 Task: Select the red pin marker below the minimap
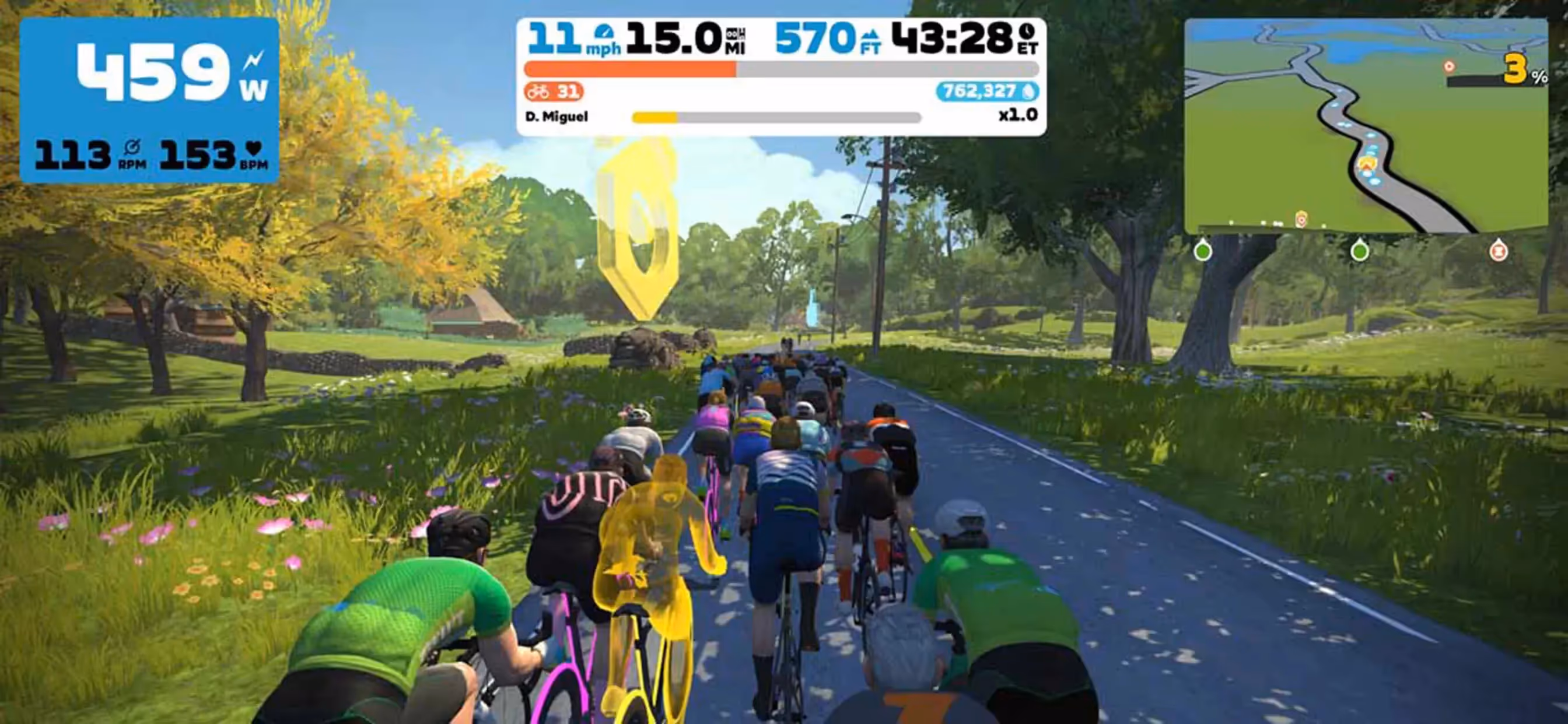[x=1498, y=251]
